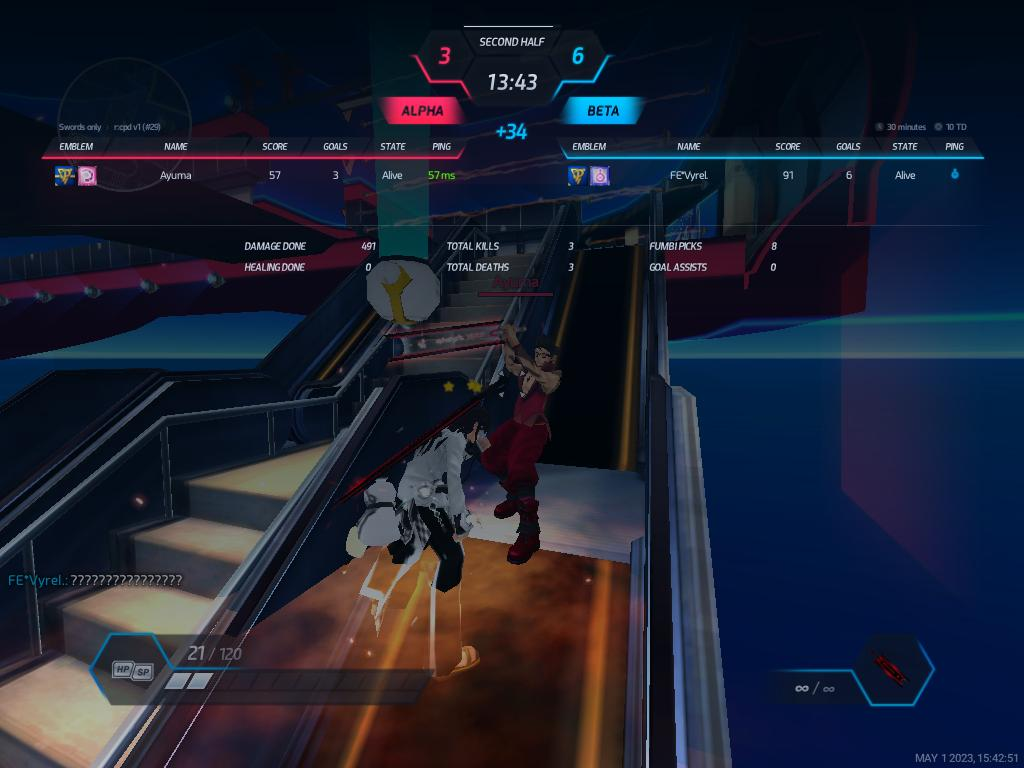1024x768 pixels.
Task: Click the FE°Vyrel. chat message line
Action: point(96,580)
